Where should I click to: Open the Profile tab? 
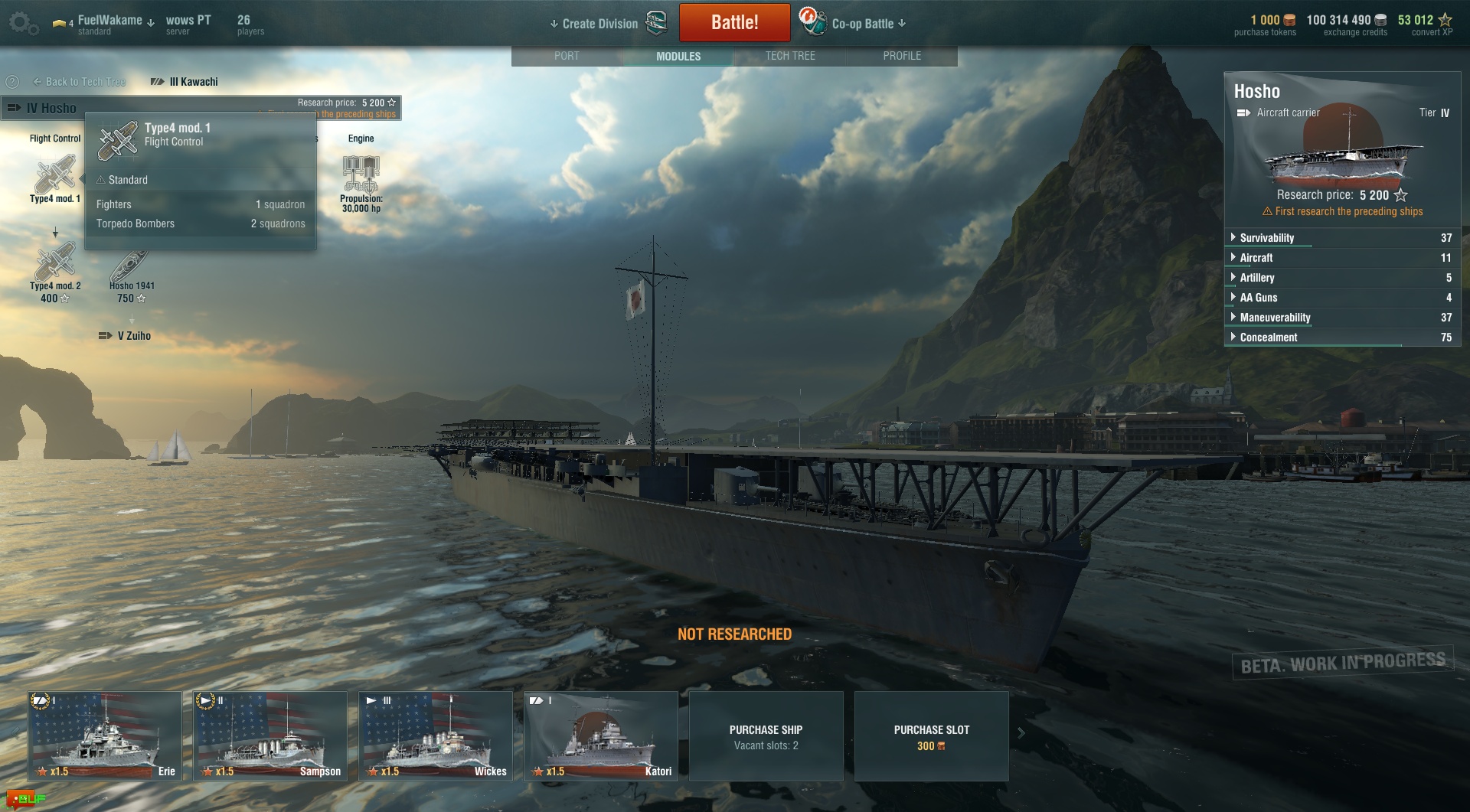(902, 56)
